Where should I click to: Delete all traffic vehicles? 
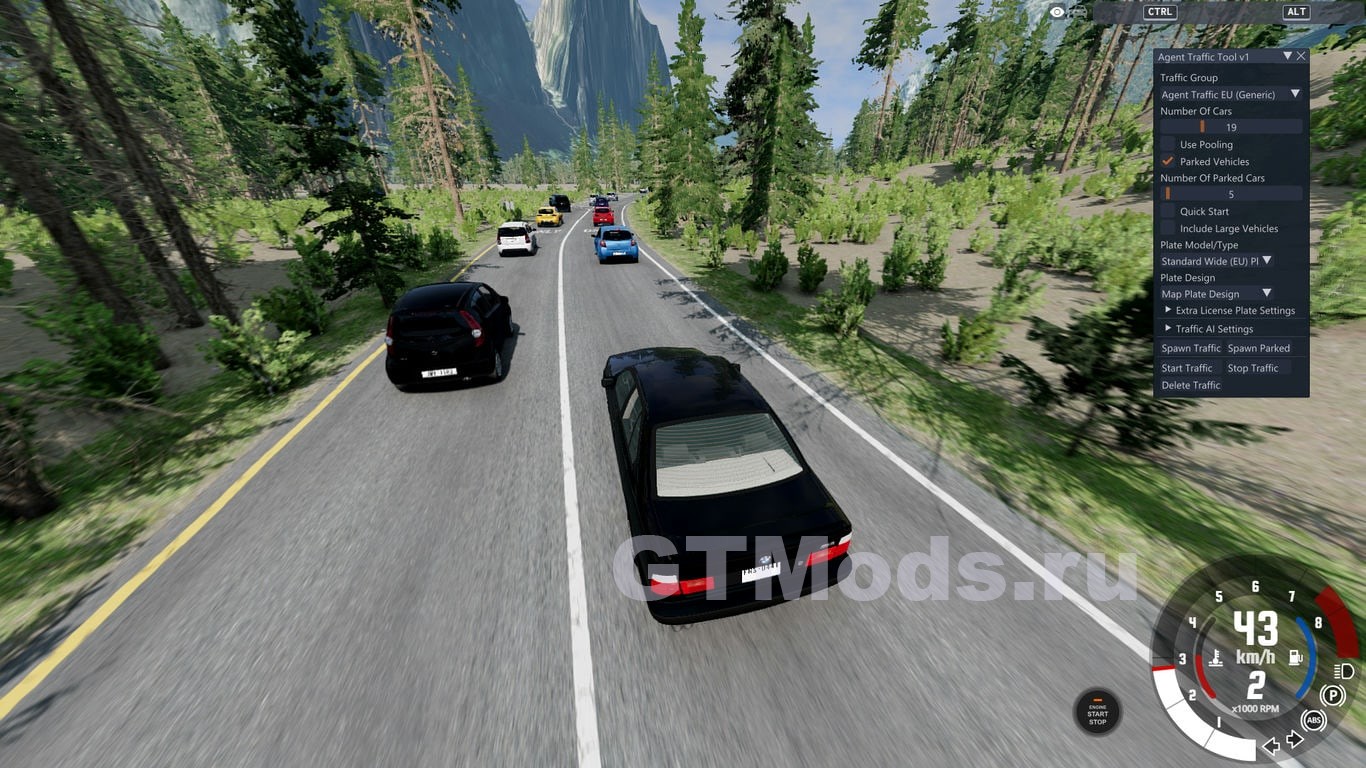click(x=1191, y=385)
